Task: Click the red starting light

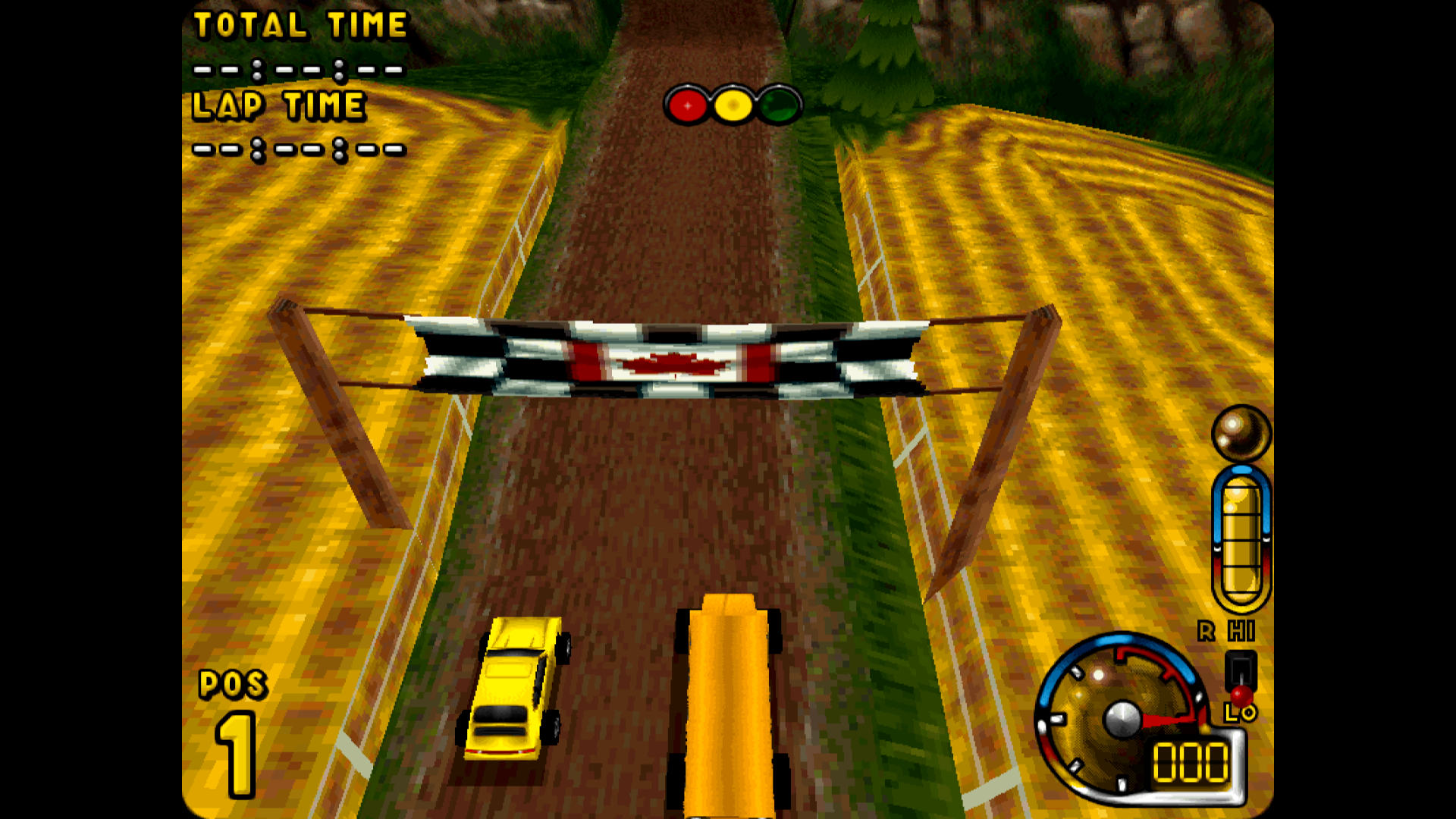Action: 687,105
